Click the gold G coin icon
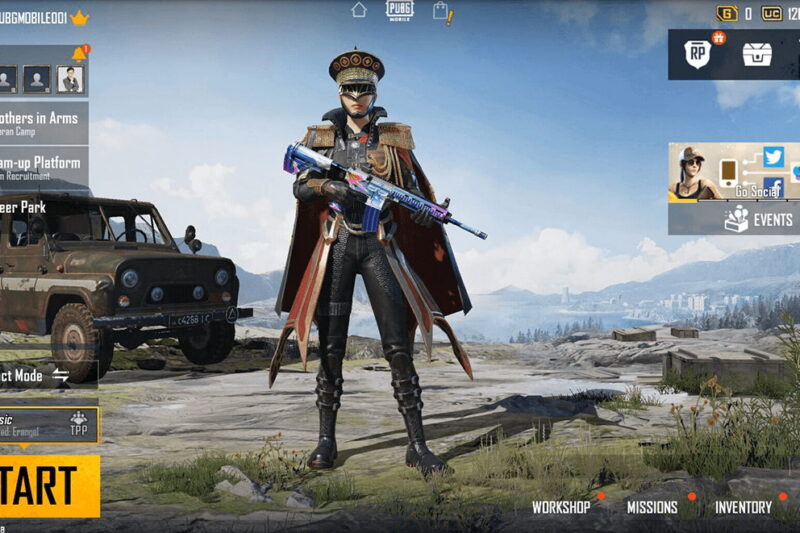 (x=726, y=13)
